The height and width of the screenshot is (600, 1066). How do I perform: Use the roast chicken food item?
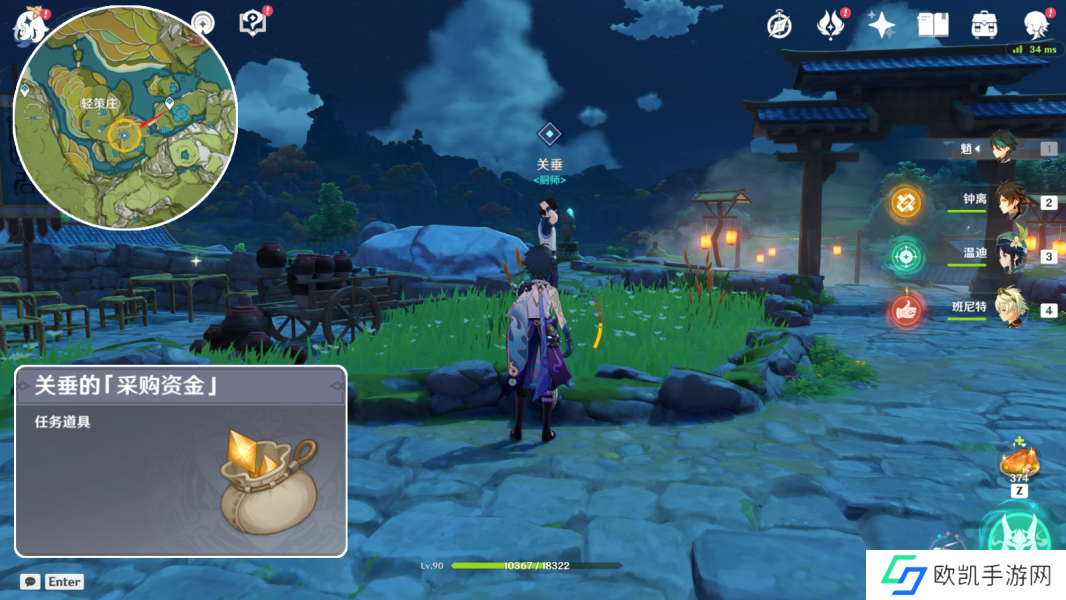[1018, 461]
